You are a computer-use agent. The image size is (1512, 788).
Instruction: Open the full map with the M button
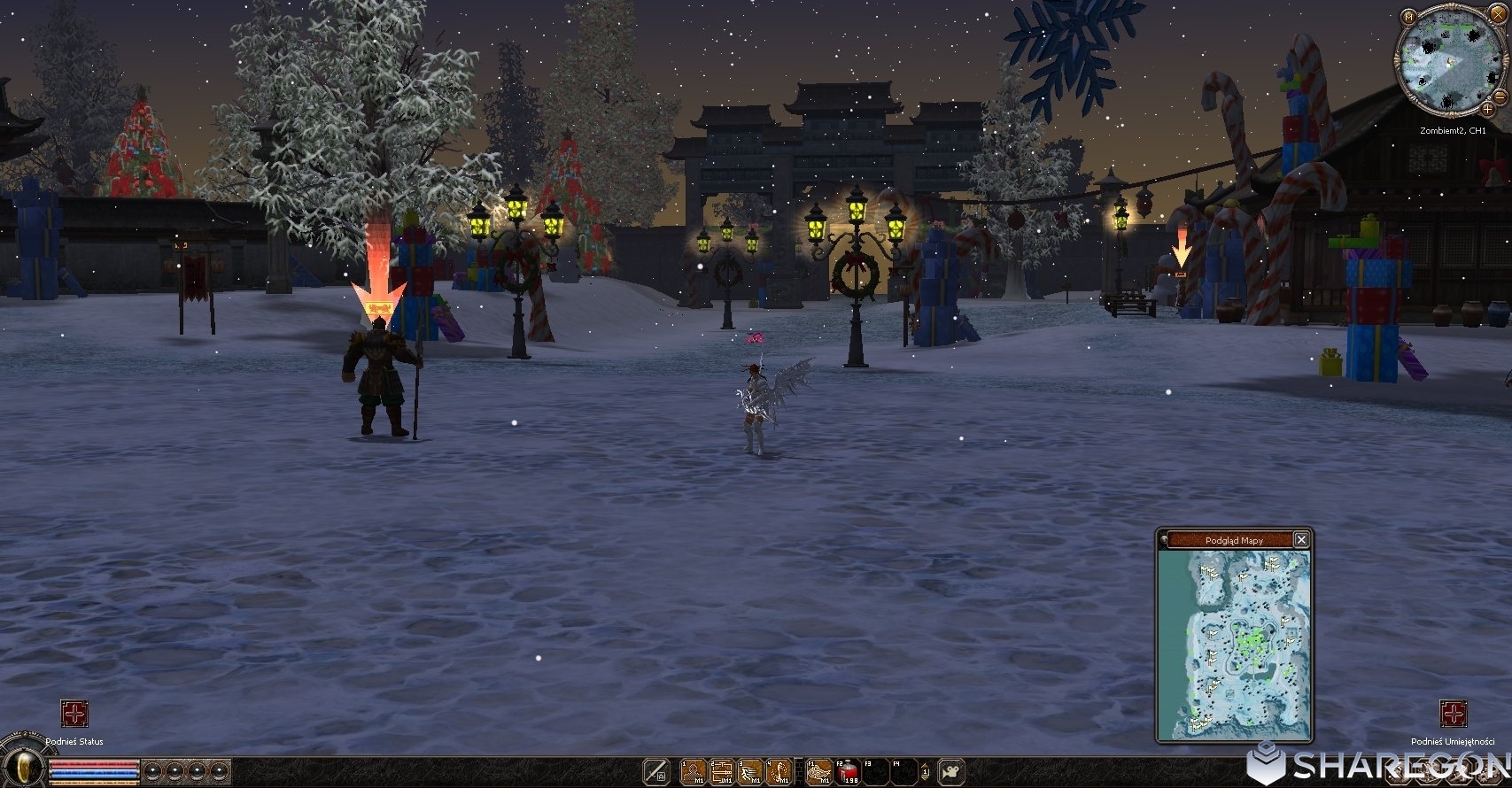coord(1407,15)
